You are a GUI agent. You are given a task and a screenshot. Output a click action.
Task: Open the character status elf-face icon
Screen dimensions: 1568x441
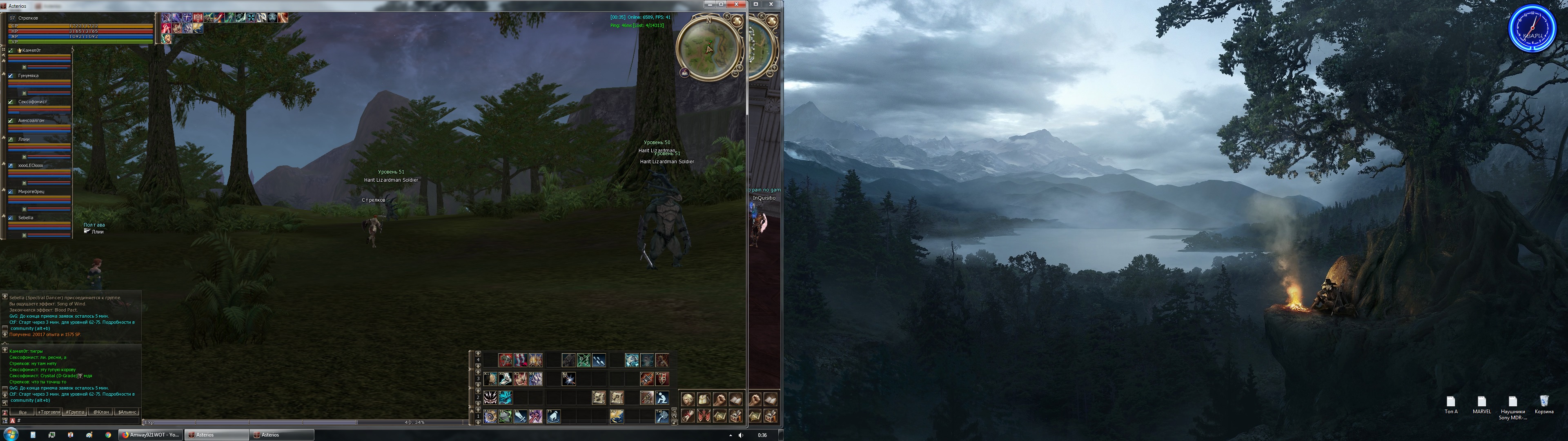coord(688,400)
